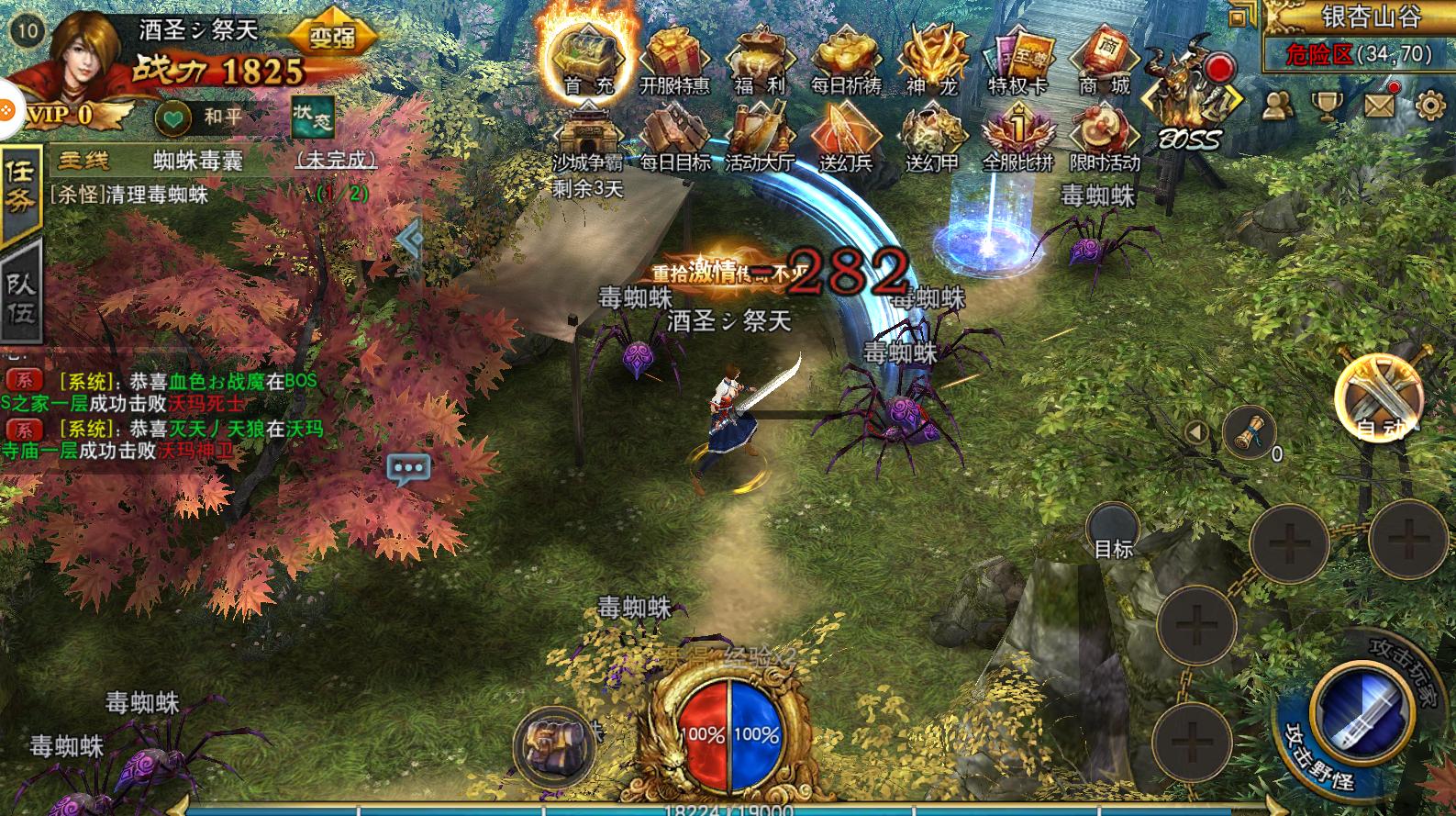Open the settings gear icon
Screen dimensions: 1456x816
coord(1429,106)
